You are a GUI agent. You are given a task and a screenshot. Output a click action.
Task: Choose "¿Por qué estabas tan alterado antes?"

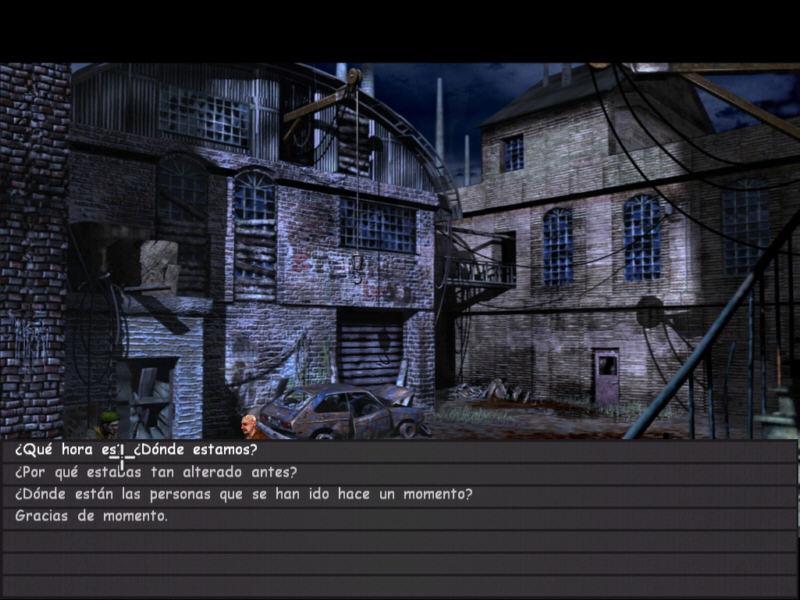[155, 472]
